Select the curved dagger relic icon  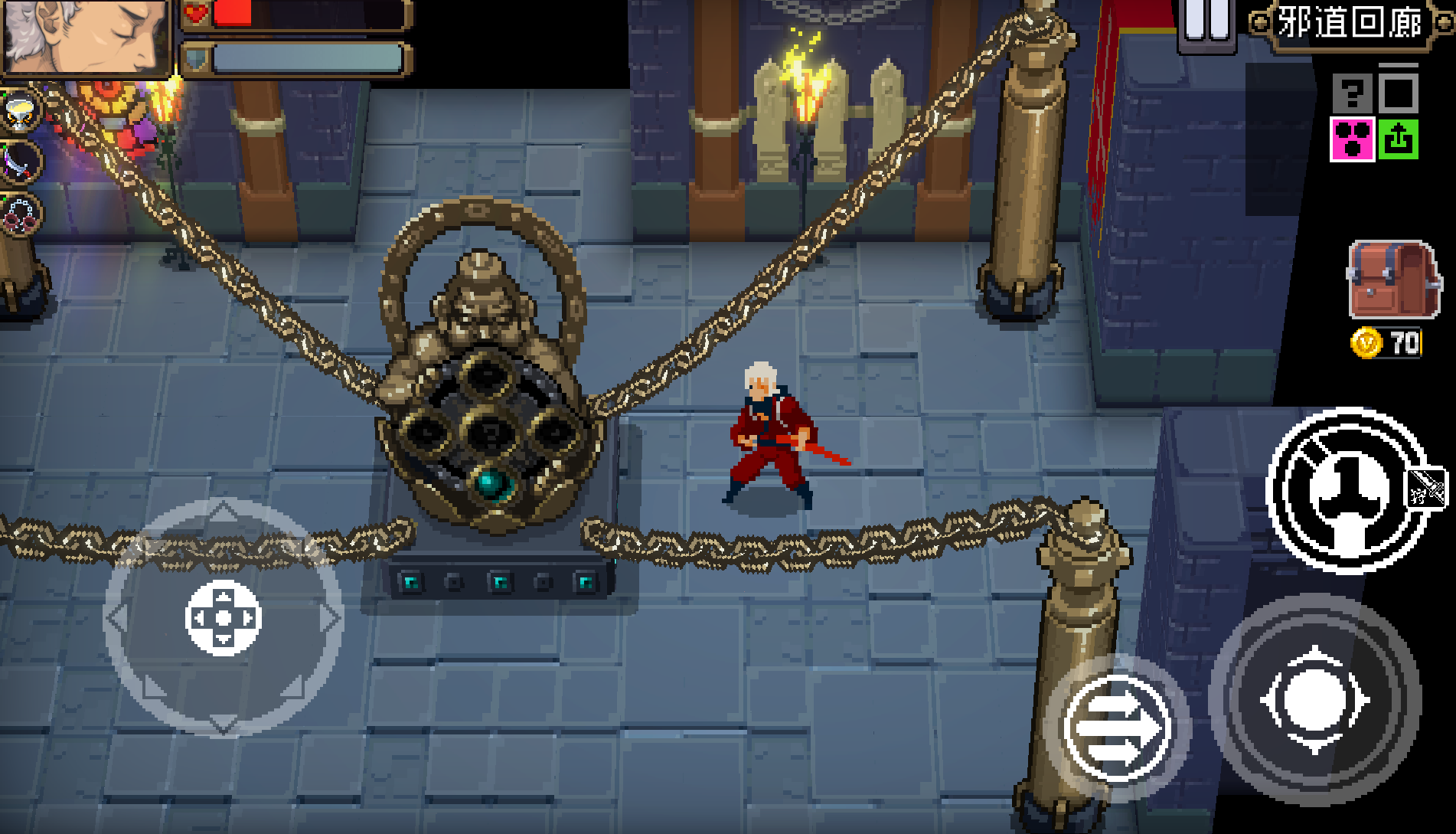click(x=20, y=162)
